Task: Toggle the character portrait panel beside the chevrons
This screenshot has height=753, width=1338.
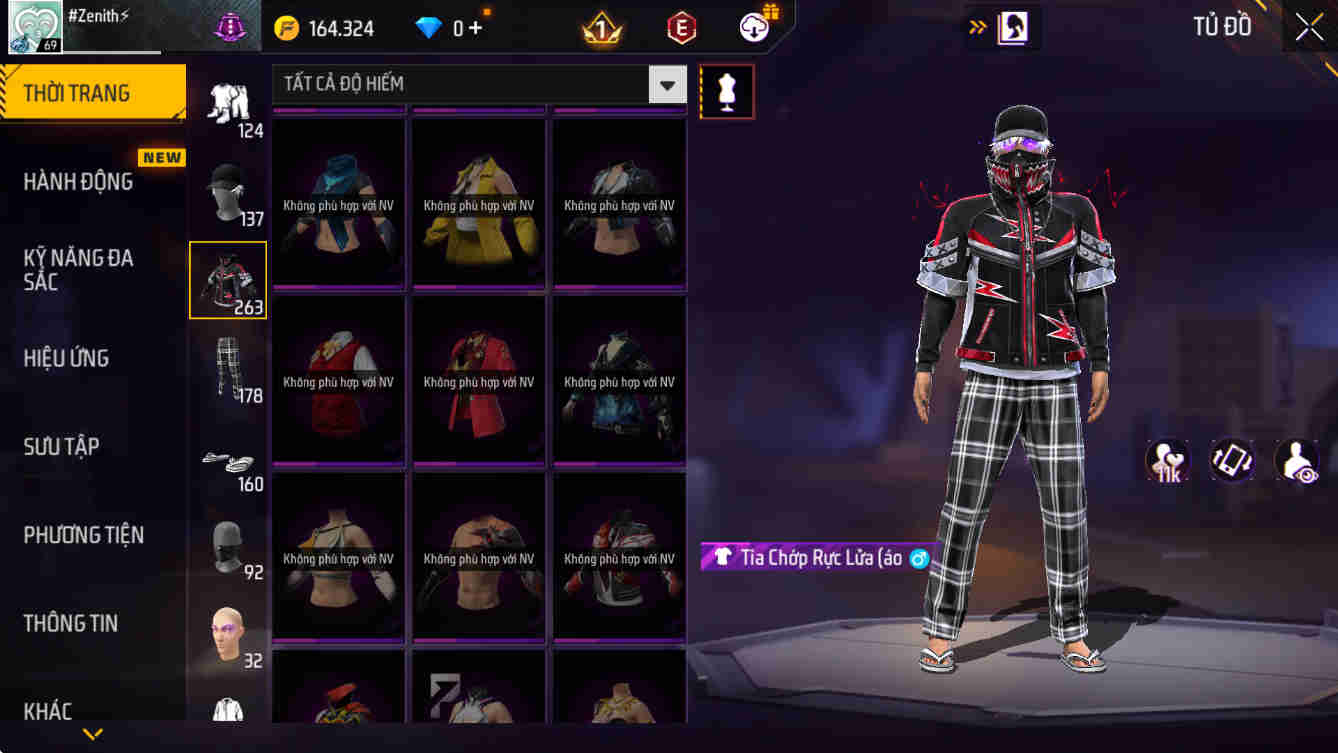Action: (1011, 27)
